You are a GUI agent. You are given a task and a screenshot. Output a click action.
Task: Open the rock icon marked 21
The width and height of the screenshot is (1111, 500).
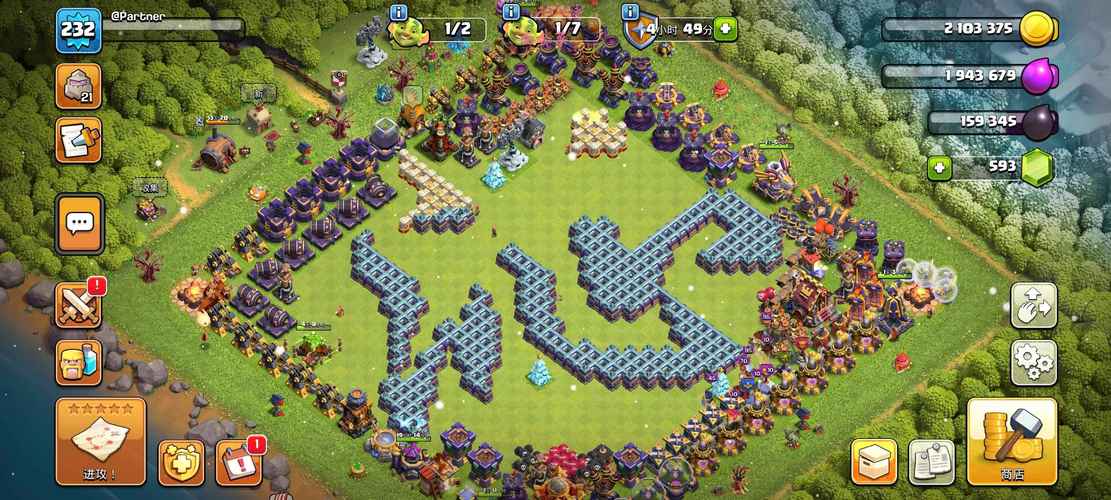pos(78,87)
